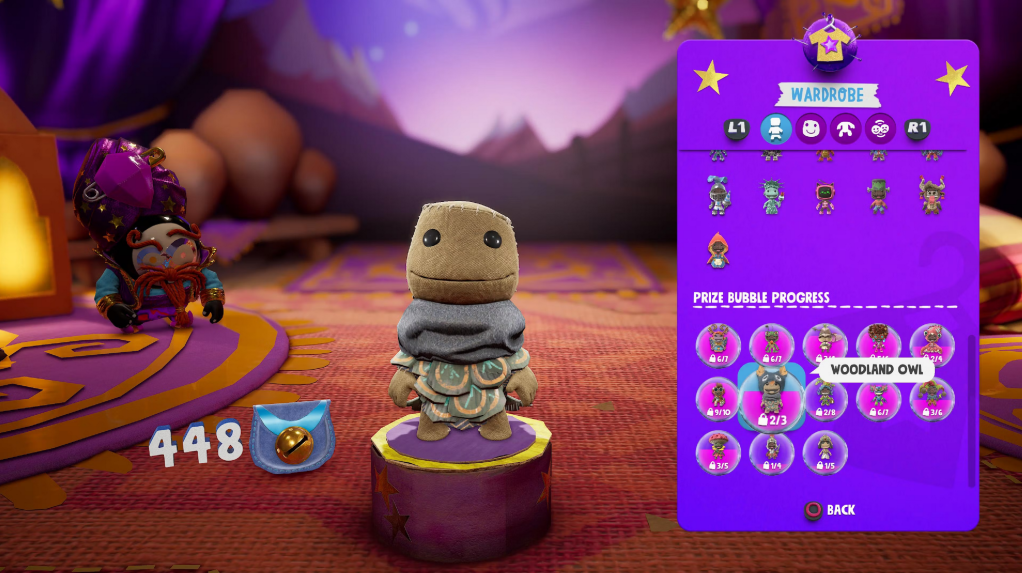Open the torso clothing category tab
The image size is (1022, 573).
(845, 128)
